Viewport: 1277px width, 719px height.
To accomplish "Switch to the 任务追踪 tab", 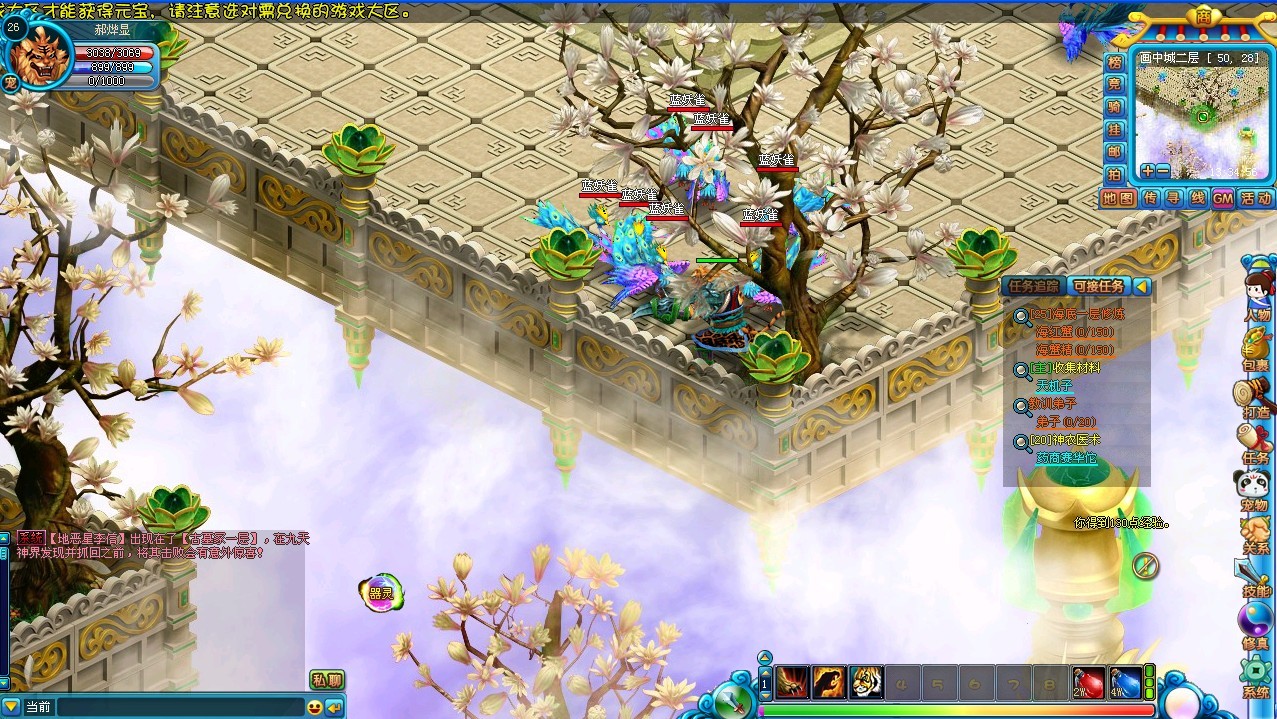I will pos(1033,286).
